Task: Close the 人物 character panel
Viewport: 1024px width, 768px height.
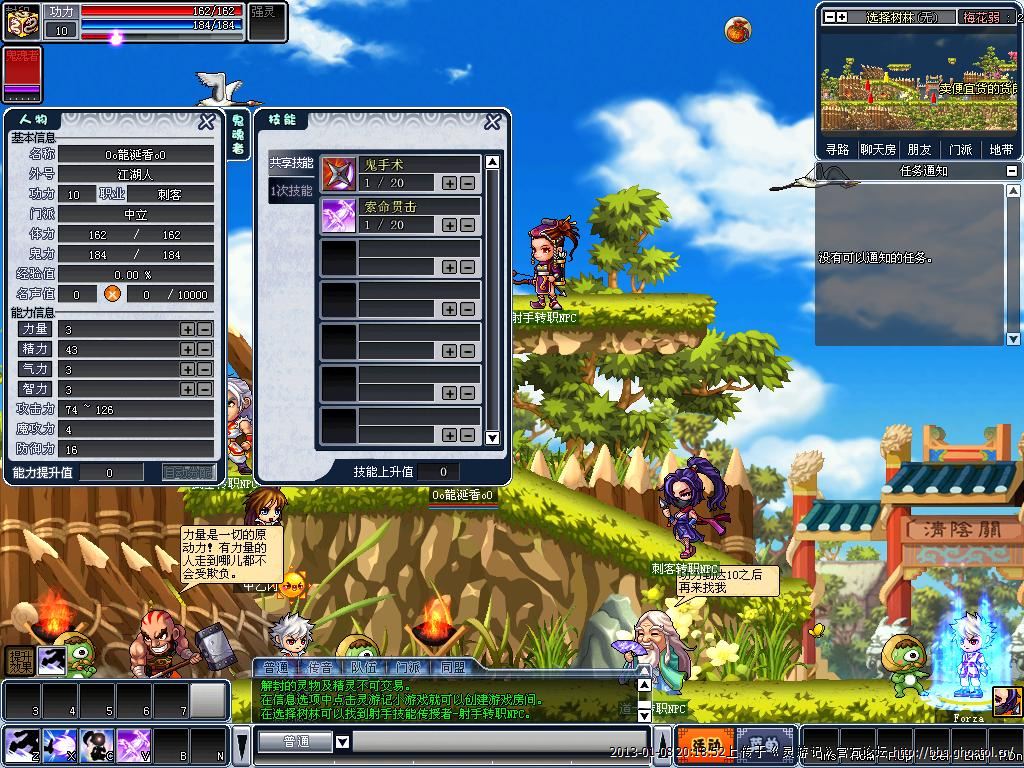Action: point(206,122)
